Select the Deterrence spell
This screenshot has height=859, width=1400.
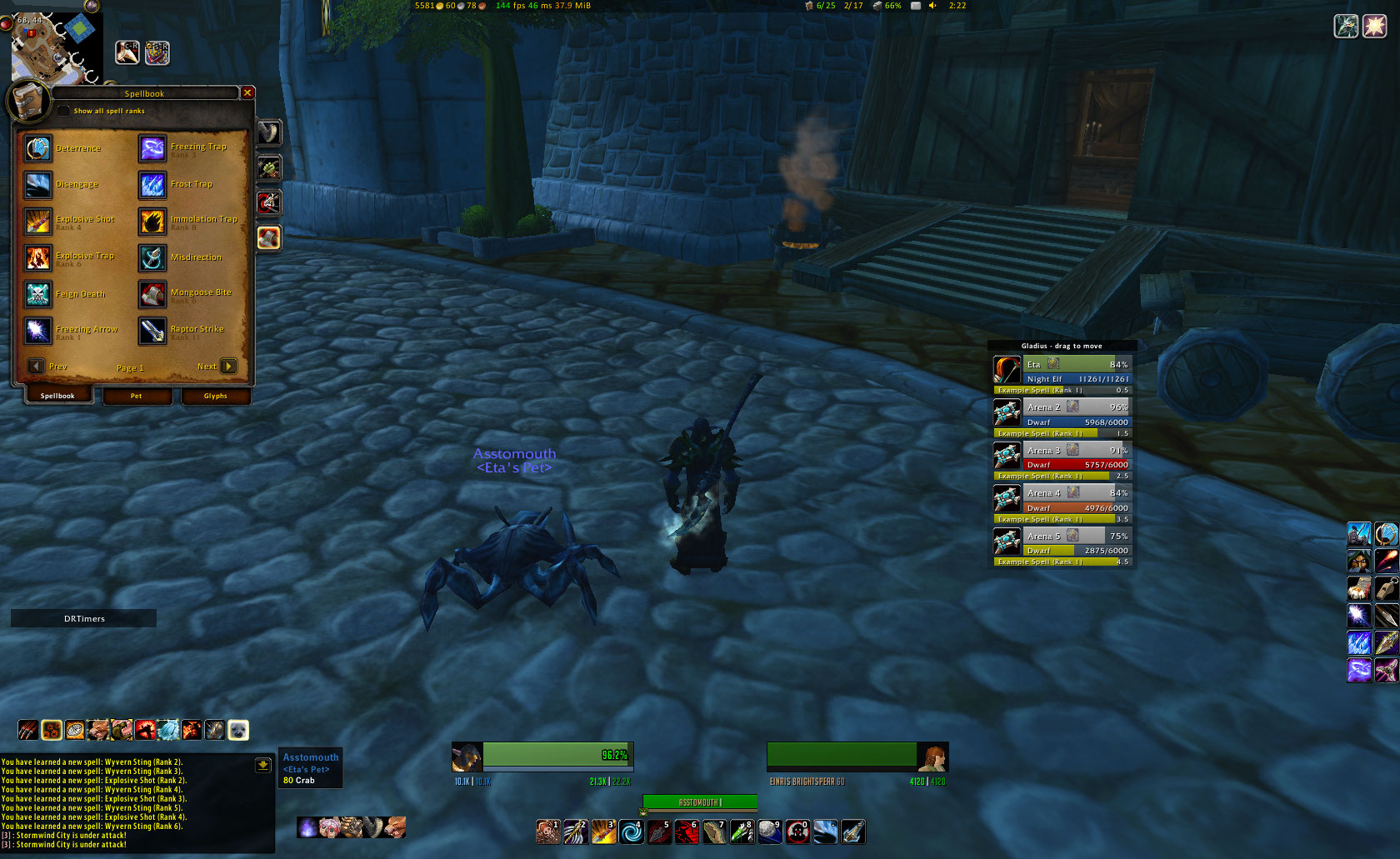pyautogui.click(x=38, y=148)
